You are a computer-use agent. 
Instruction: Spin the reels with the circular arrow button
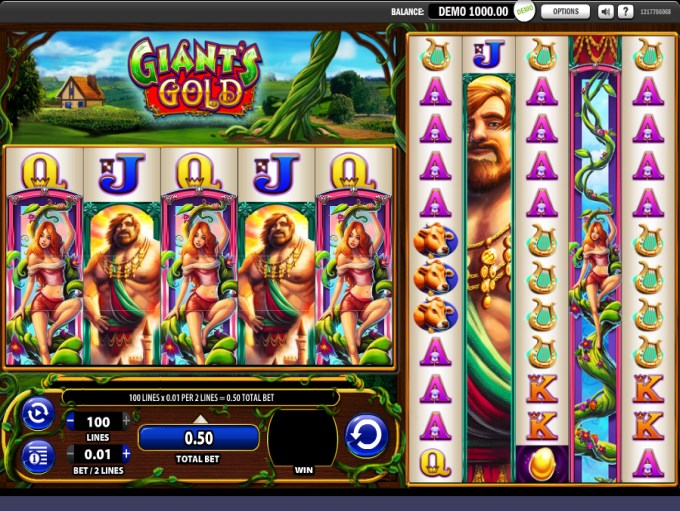tap(366, 437)
